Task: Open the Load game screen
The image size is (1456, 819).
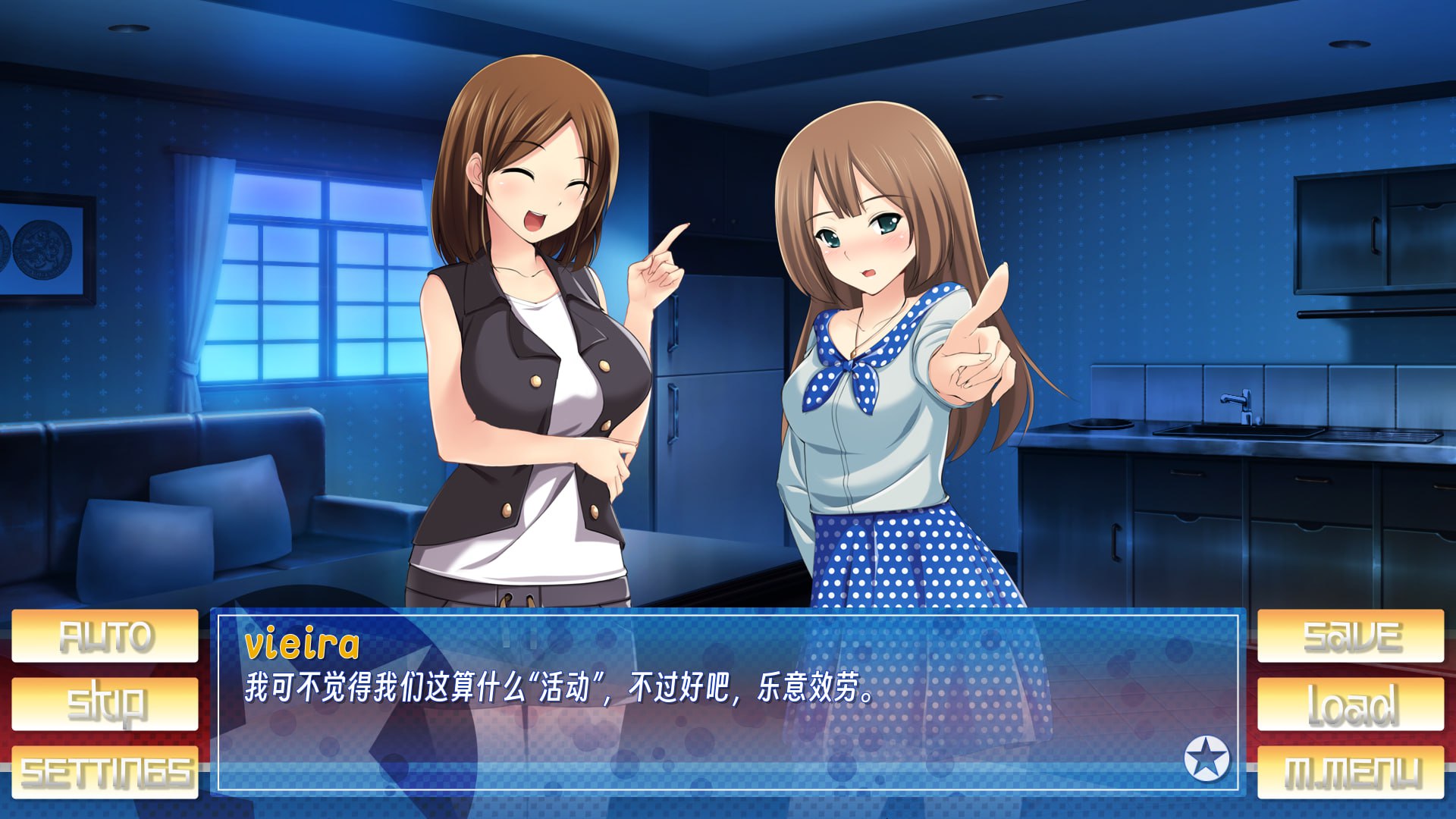Action: tap(1351, 704)
